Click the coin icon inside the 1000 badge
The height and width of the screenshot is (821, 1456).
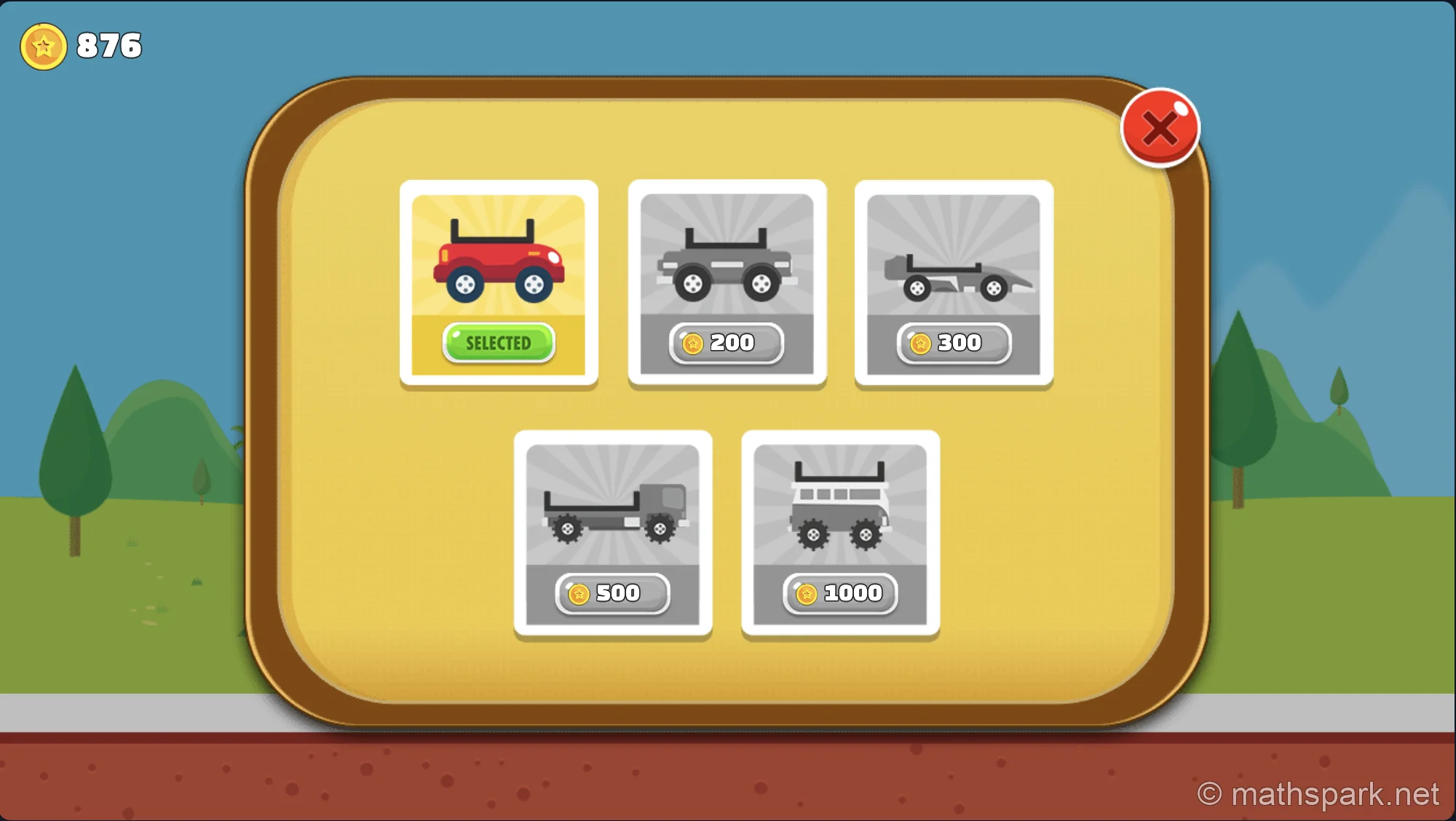(x=805, y=594)
